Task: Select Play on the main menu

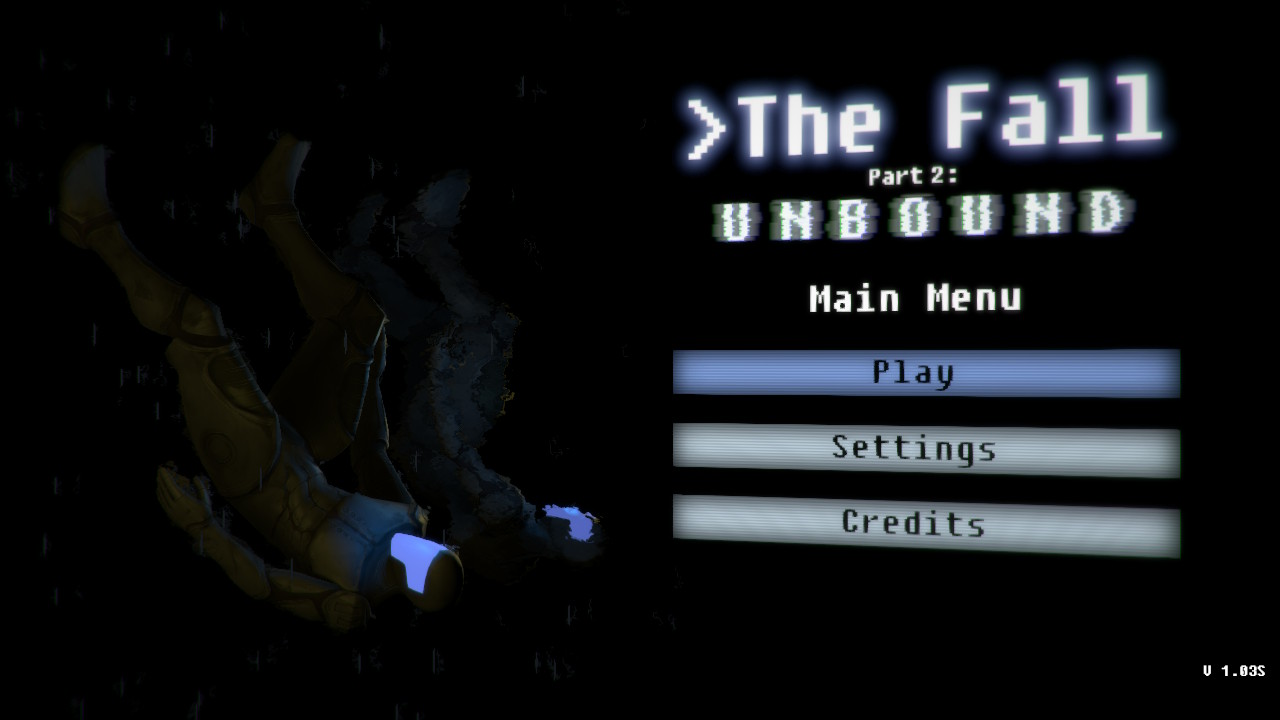Action: [x=925, y=373]
